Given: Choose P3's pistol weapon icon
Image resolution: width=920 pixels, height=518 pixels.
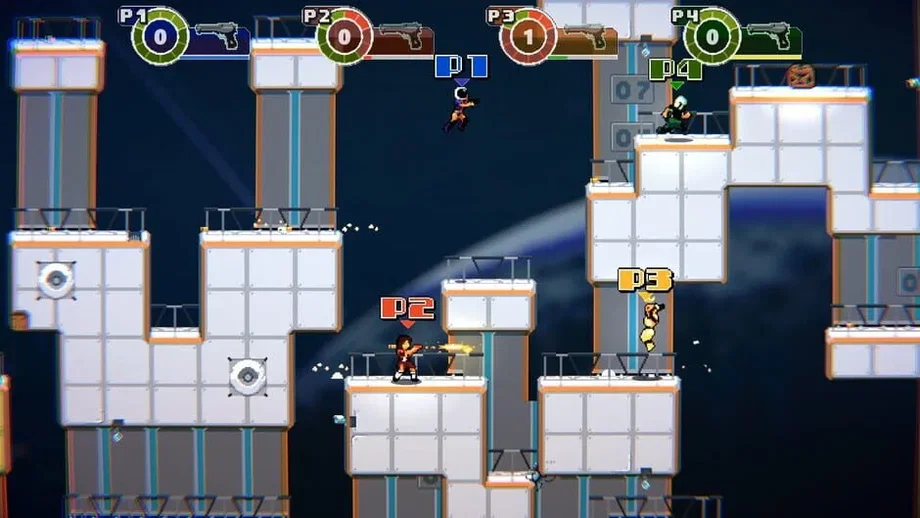Looking at the screenshot, I should point(585,36).
